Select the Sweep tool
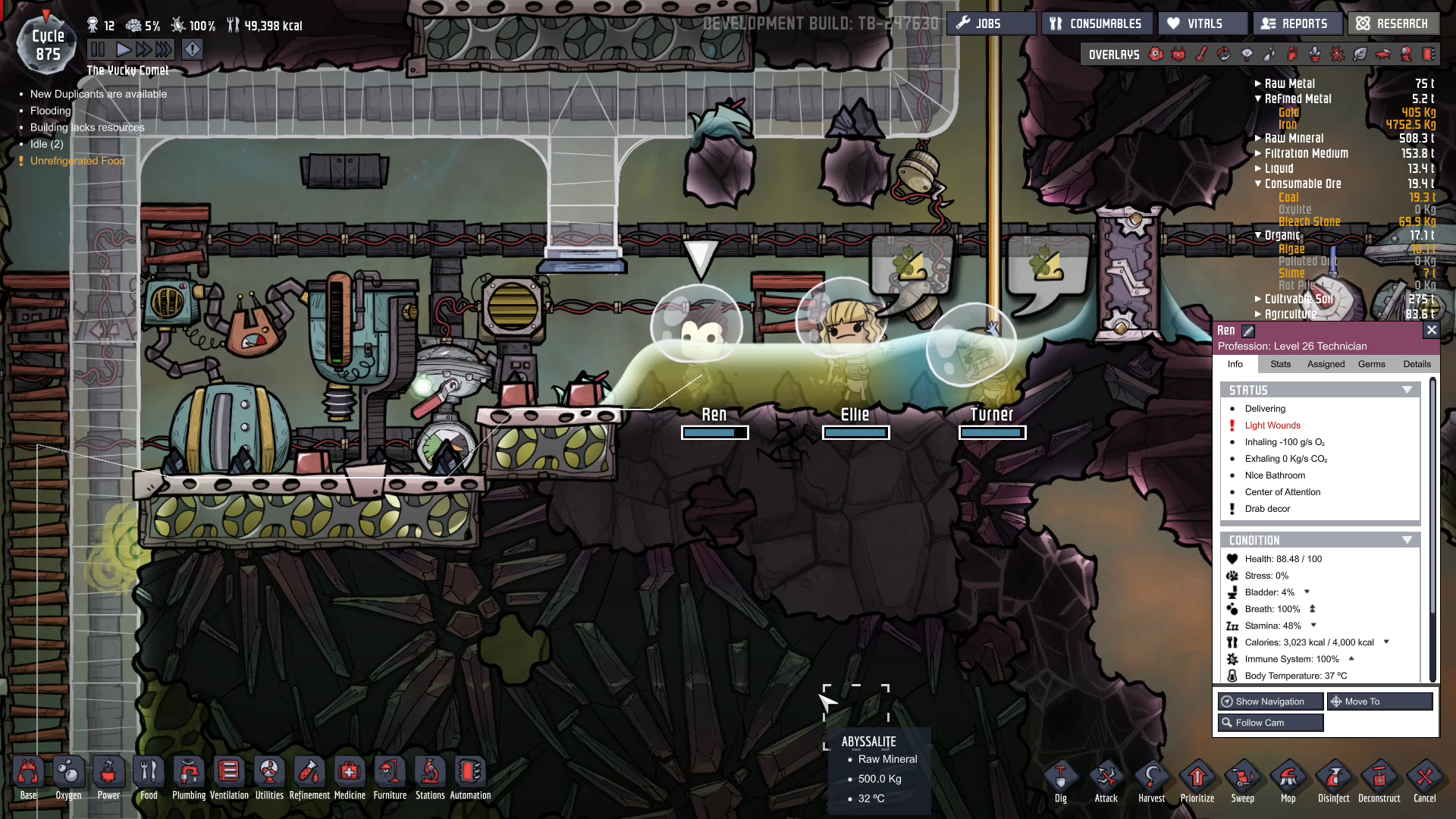This screenshot has width=1456, height=819. 1242,780
